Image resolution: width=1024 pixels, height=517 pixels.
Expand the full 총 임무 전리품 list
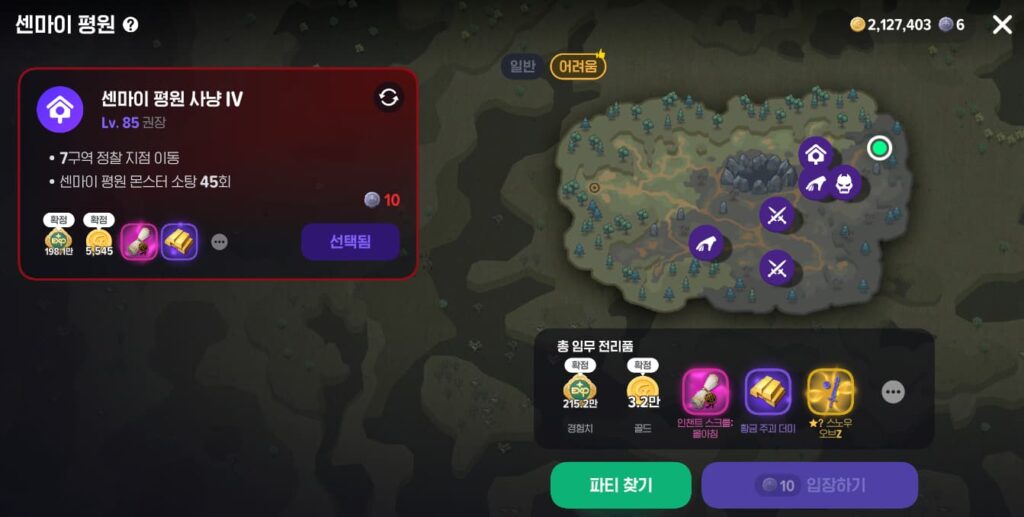click(893, 392)
